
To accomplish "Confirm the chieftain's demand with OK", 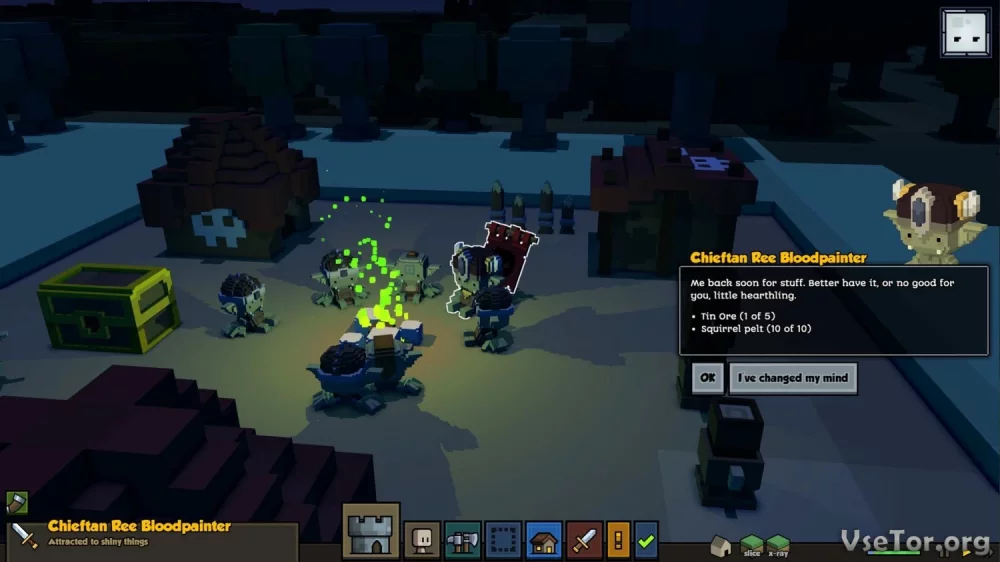I will point(707,378).
